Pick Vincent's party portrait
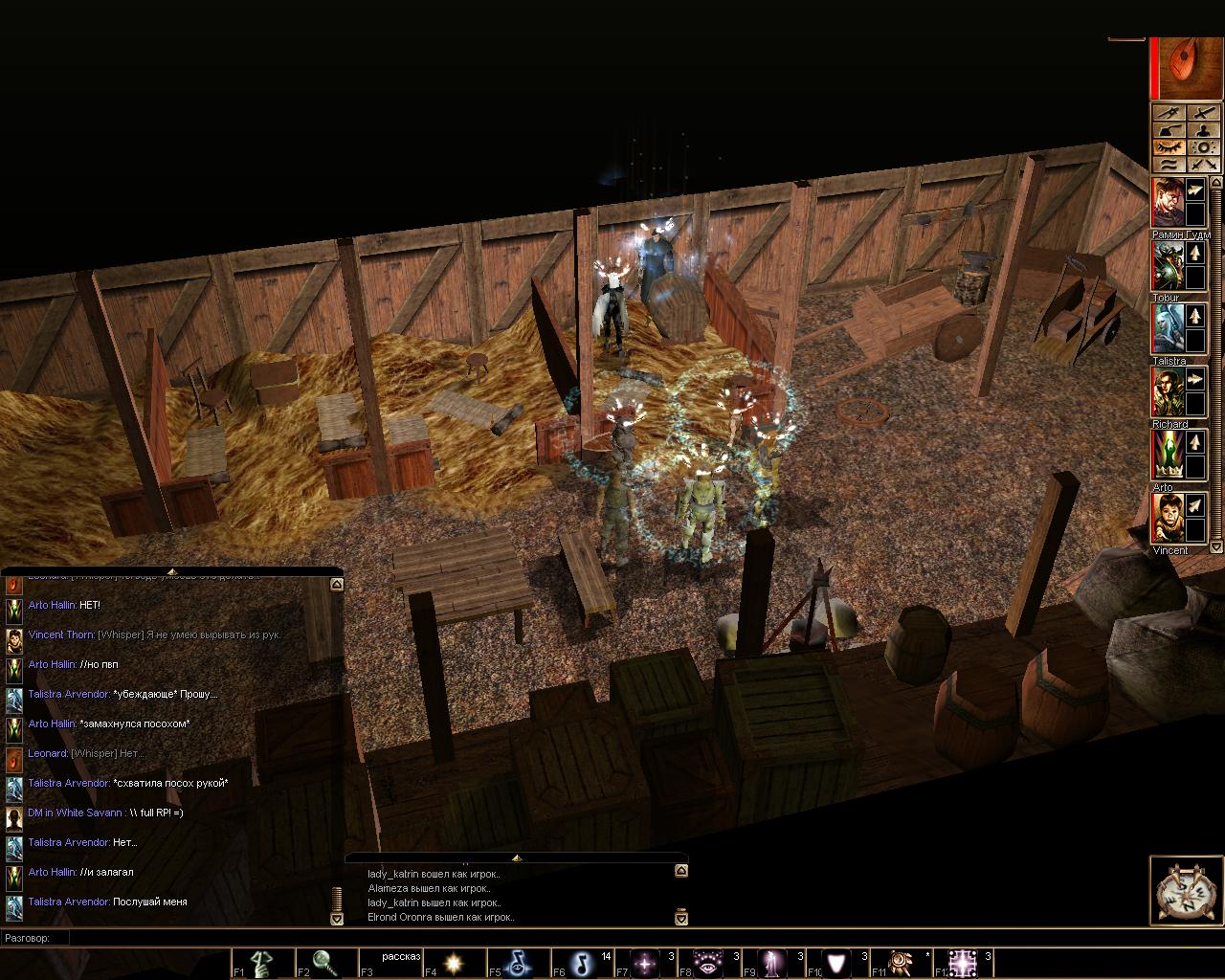Viewport: 1225px width, 980px height. pyautogui.click(x=1168, y=519)
